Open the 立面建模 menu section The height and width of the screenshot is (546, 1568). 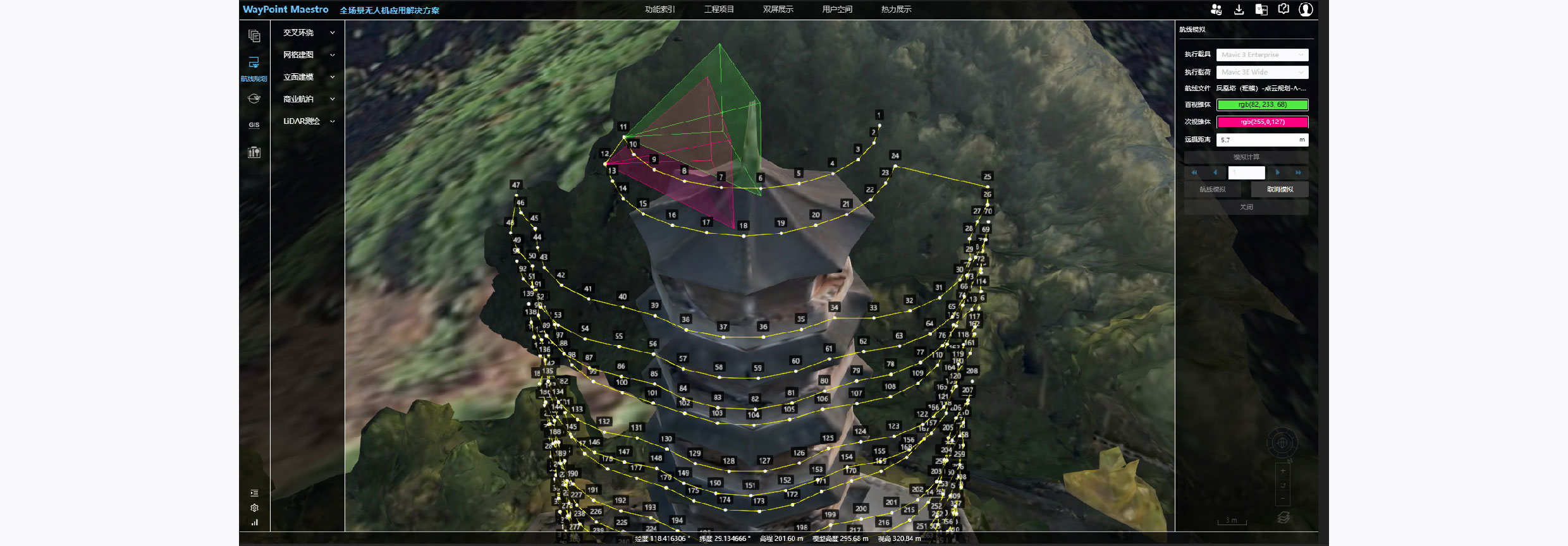309,77
